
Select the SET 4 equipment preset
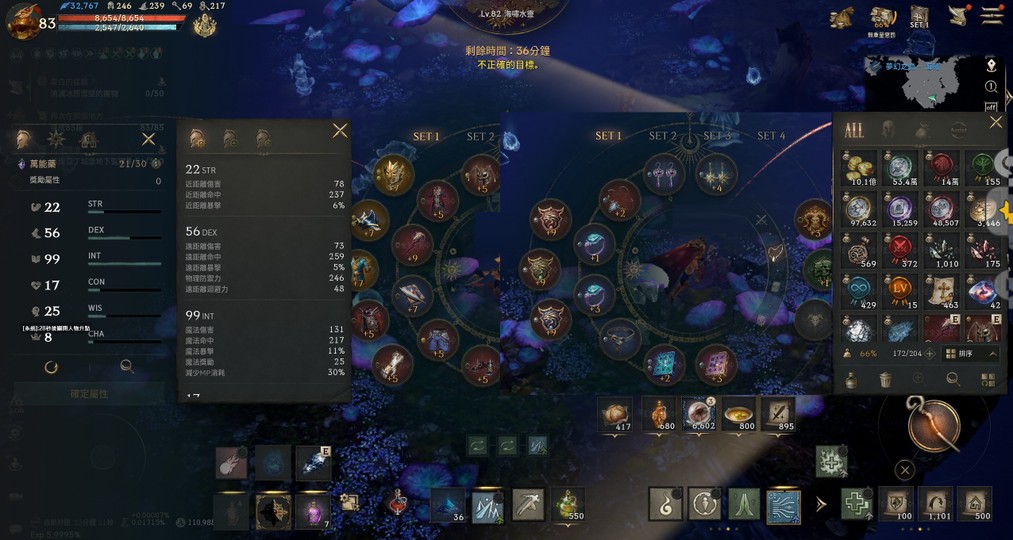coord(771,136)
